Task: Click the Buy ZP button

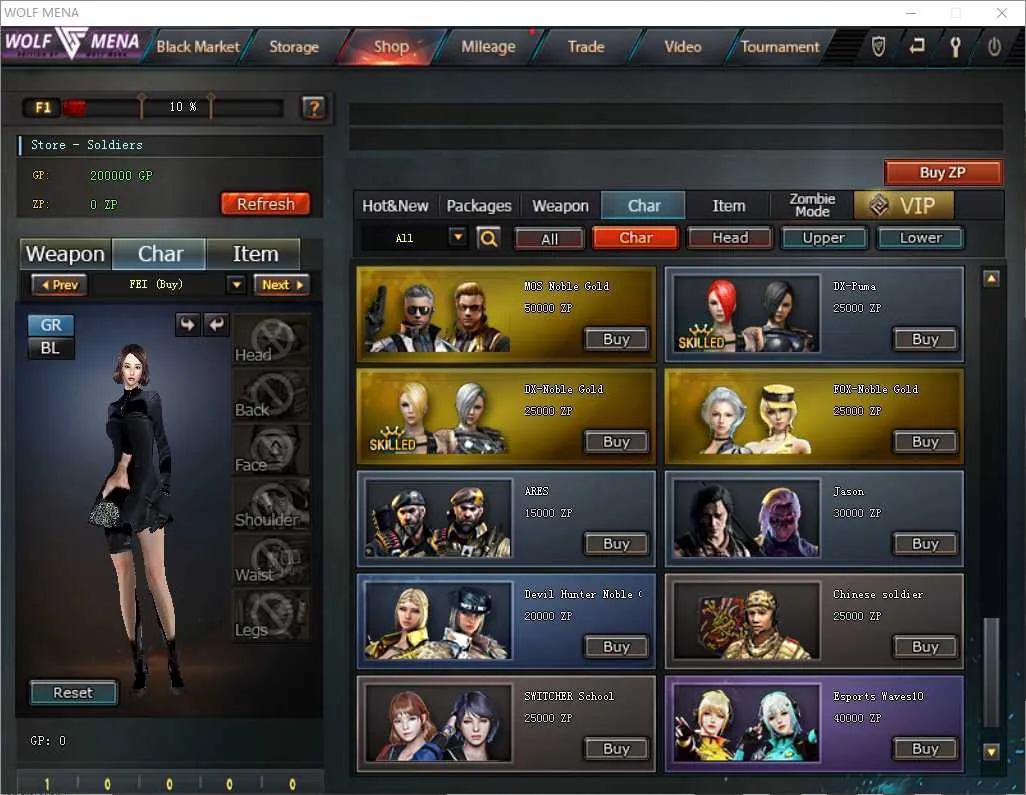Action: 942,173
